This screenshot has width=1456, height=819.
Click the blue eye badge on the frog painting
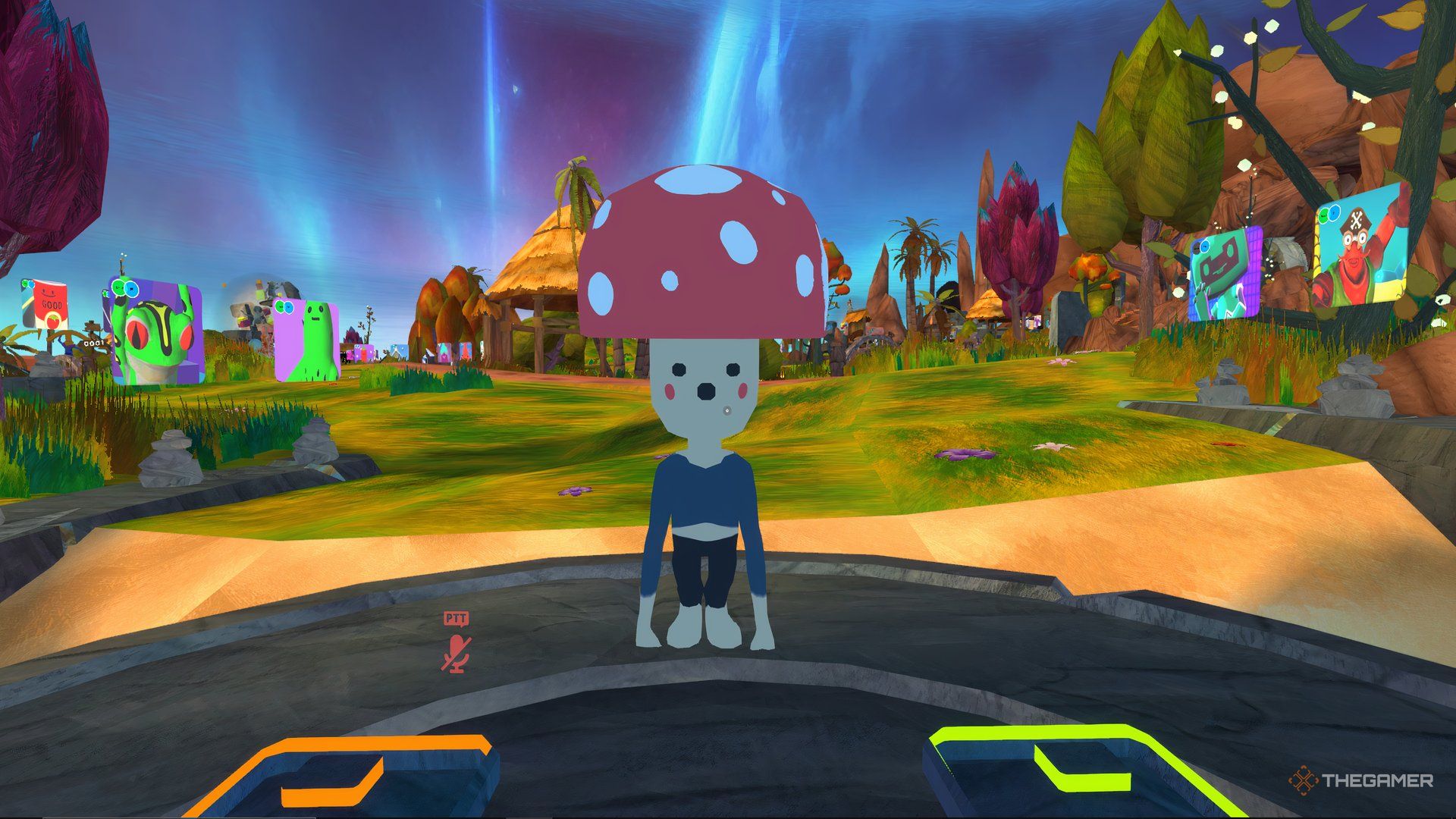click(x=131, y=289)
